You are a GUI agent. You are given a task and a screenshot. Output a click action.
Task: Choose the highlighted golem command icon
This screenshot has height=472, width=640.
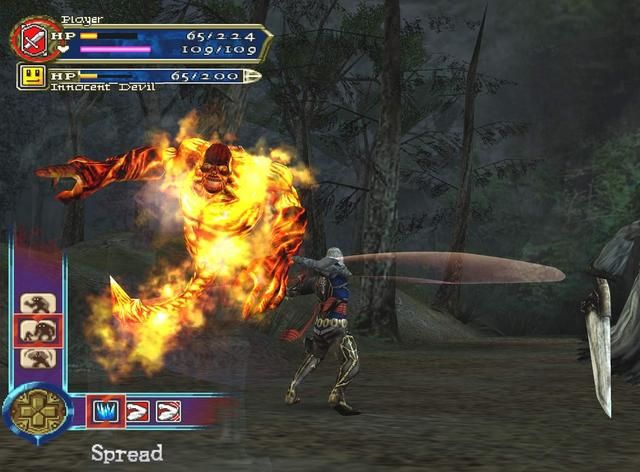[40, 330]
